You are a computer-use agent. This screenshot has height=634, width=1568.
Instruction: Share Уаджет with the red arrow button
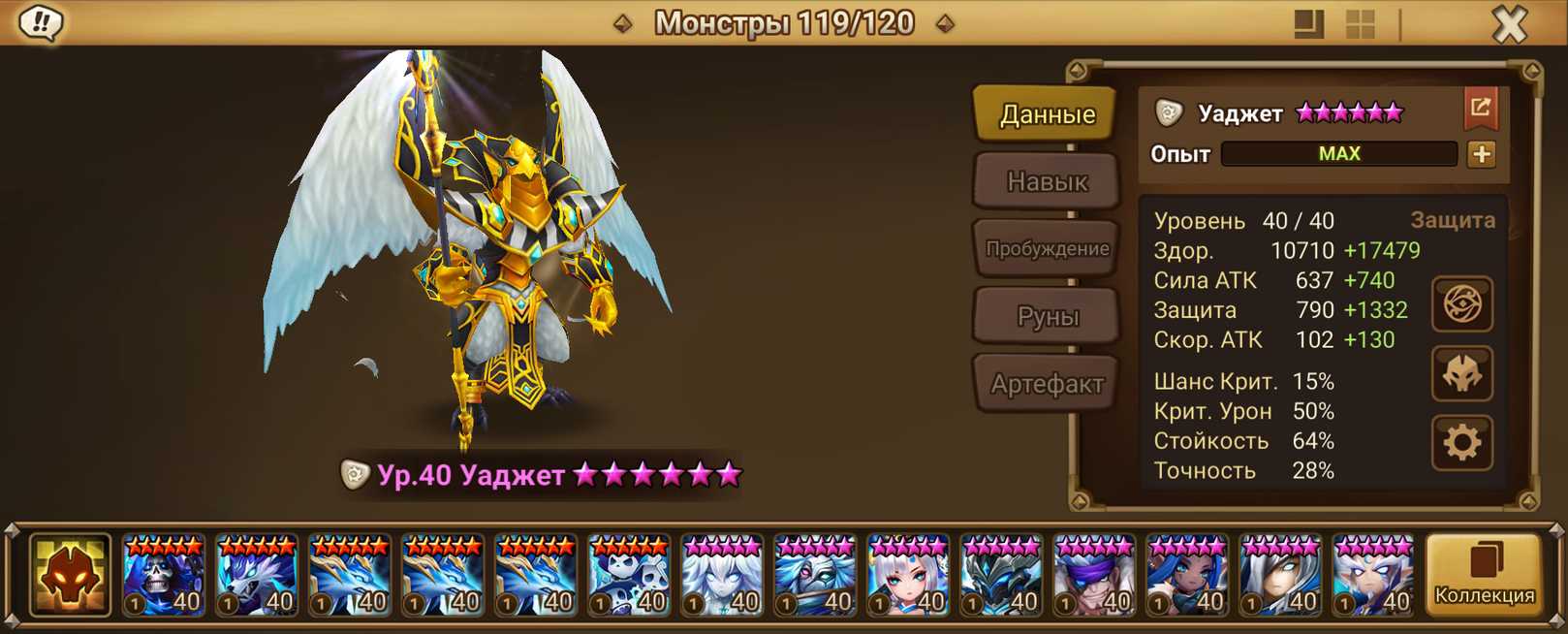tap(1480, 108)
